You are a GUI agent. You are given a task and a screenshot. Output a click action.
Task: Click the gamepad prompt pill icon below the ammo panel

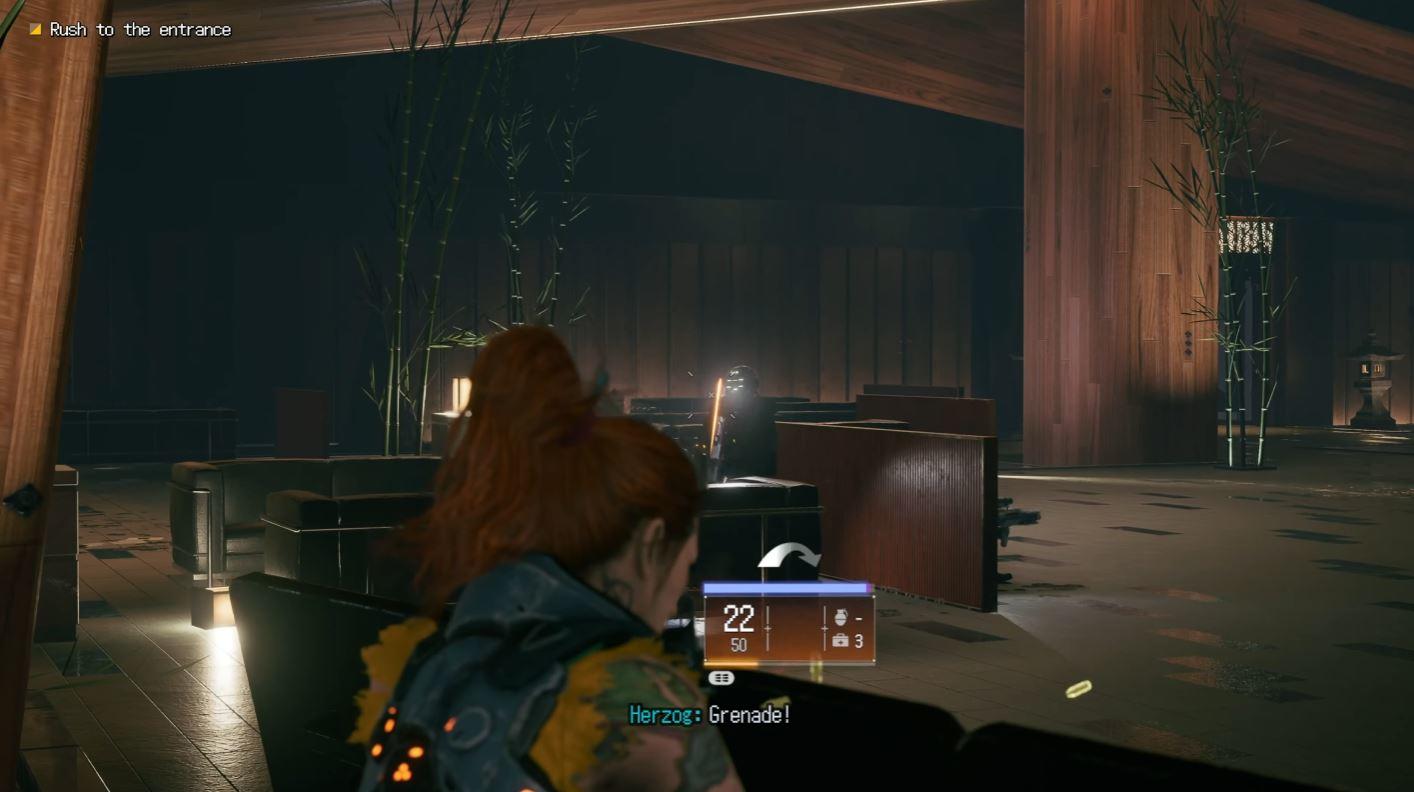(x=722, y=677)
